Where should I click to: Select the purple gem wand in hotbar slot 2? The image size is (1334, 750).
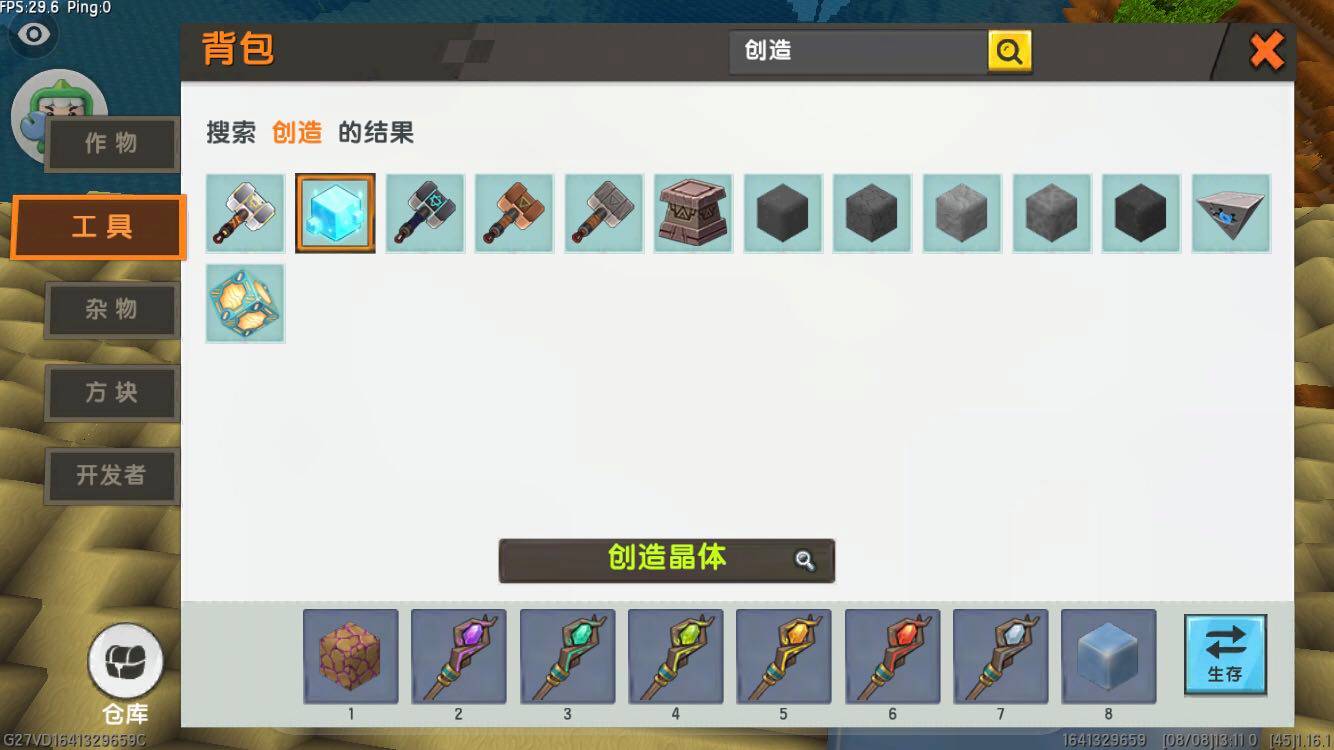458,657
